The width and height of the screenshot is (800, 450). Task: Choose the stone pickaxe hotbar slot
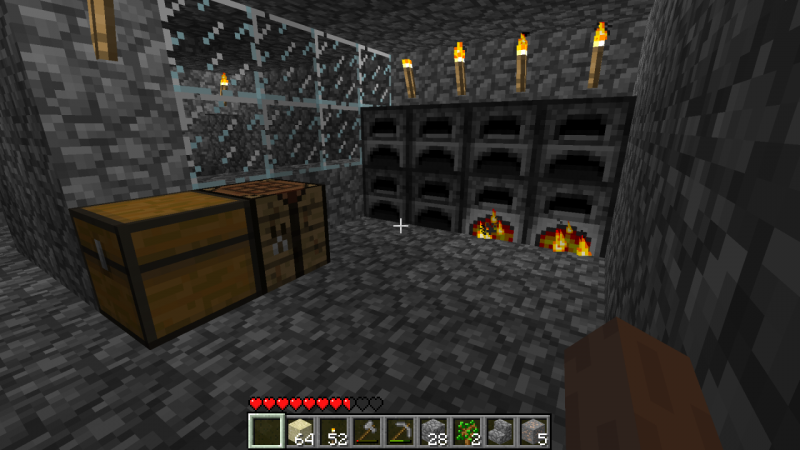click(x=399, y=432)
